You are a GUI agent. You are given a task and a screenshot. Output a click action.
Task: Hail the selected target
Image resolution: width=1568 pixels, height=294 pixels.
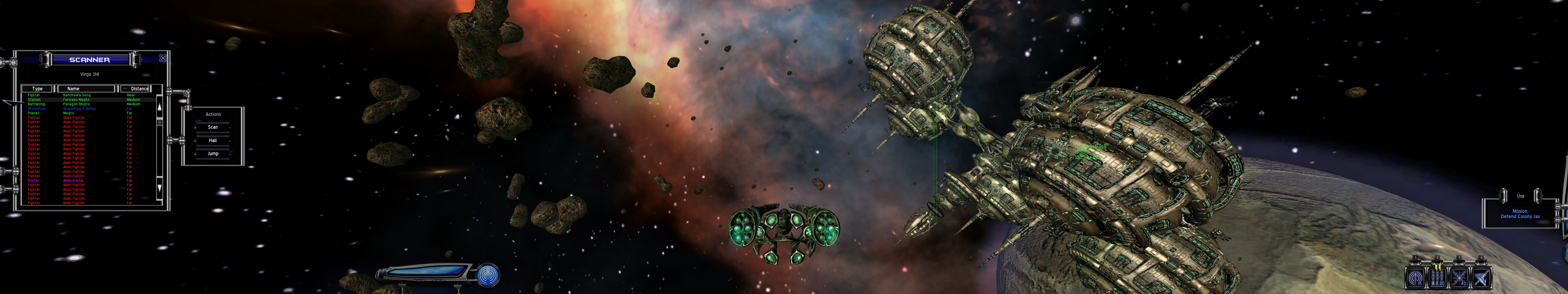[212, 141]
